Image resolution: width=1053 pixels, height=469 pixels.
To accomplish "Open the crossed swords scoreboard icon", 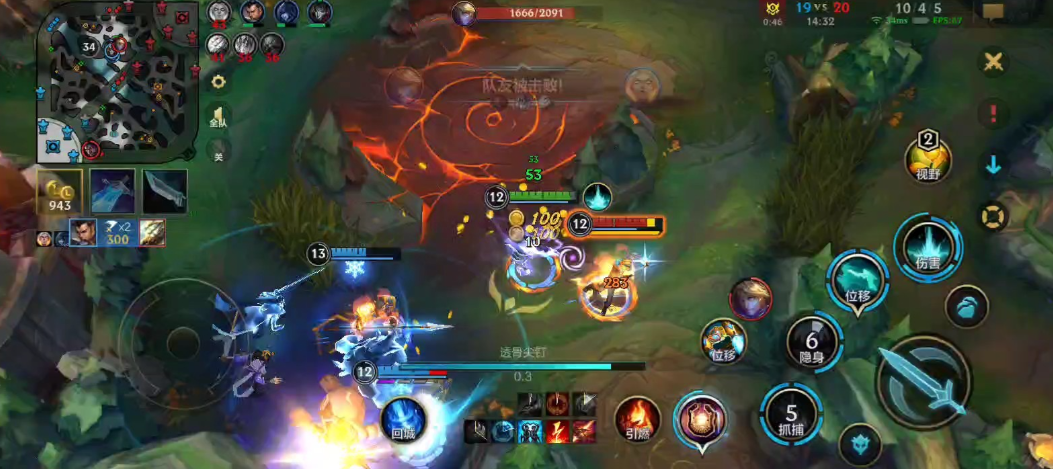I will (993, 62).
